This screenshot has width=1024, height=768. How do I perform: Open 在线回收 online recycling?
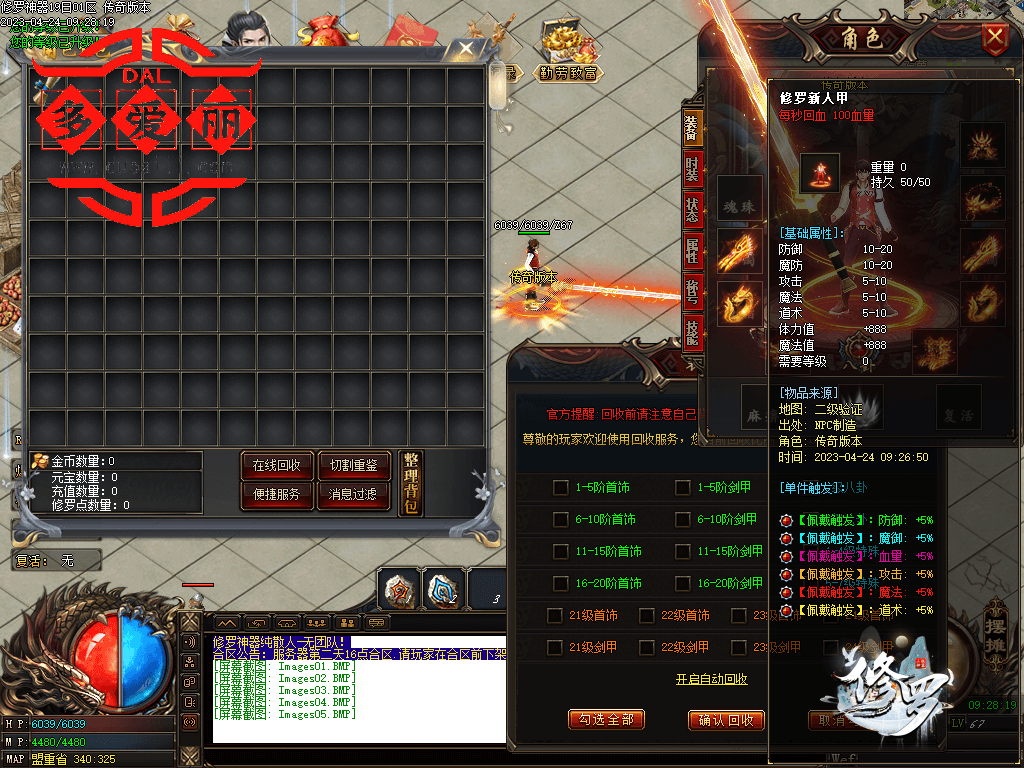coord(276,466)
